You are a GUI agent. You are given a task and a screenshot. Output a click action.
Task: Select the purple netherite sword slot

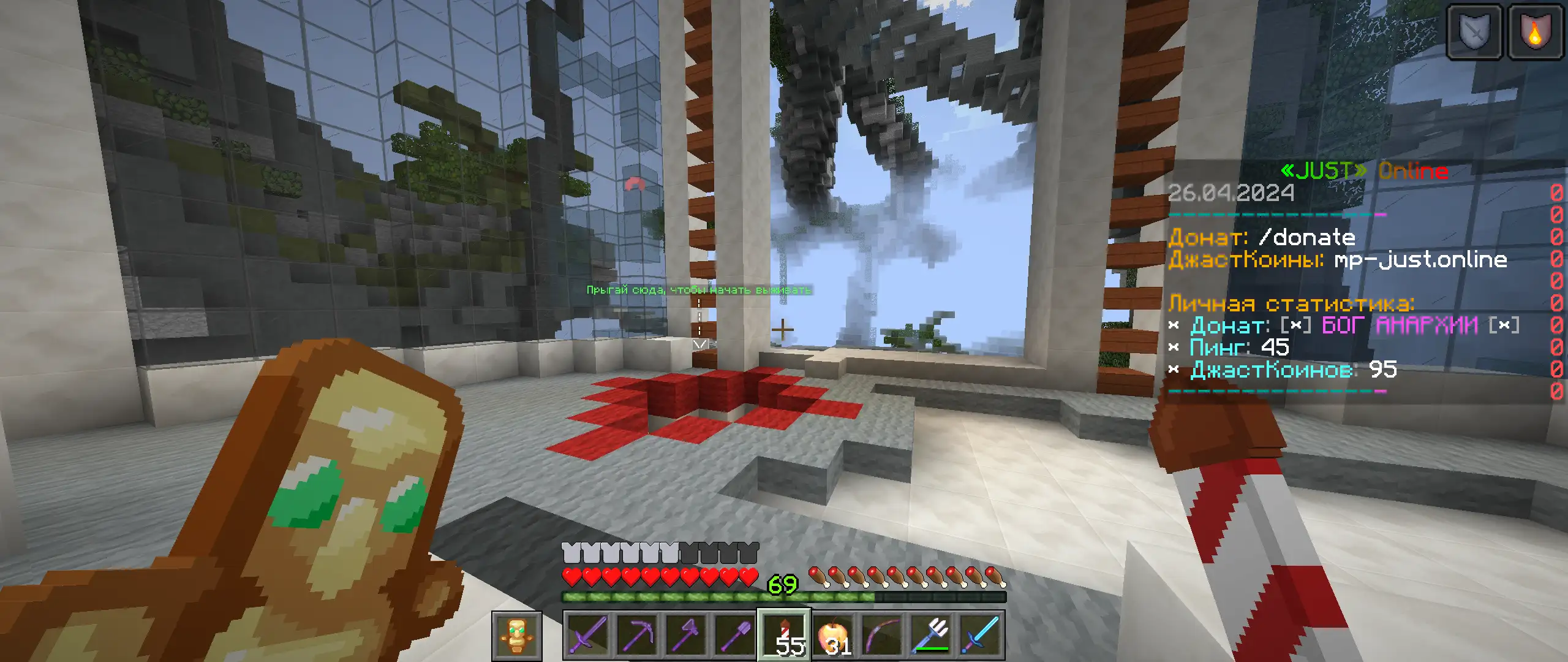pyautogui.click(x=587, y=635)
